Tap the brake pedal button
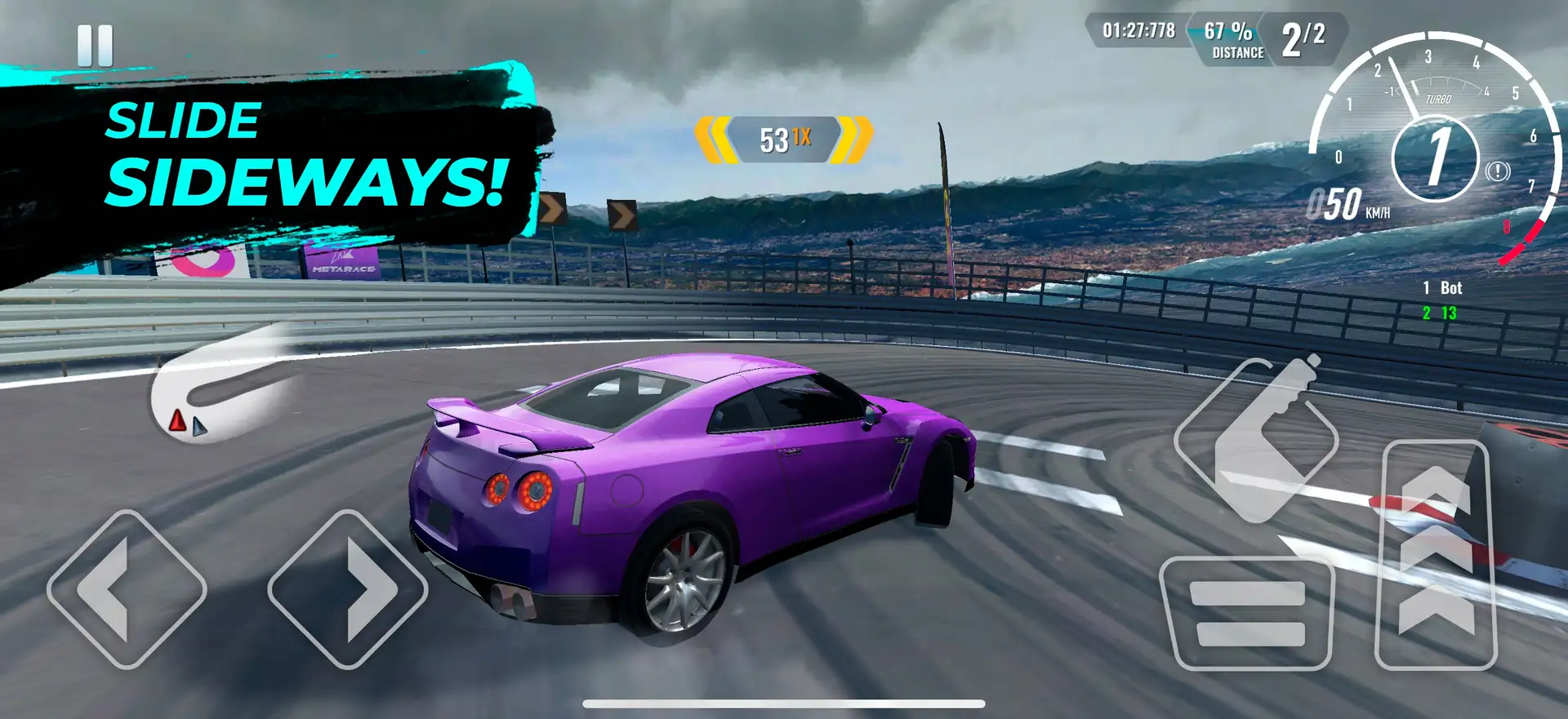 [1247, 614]
